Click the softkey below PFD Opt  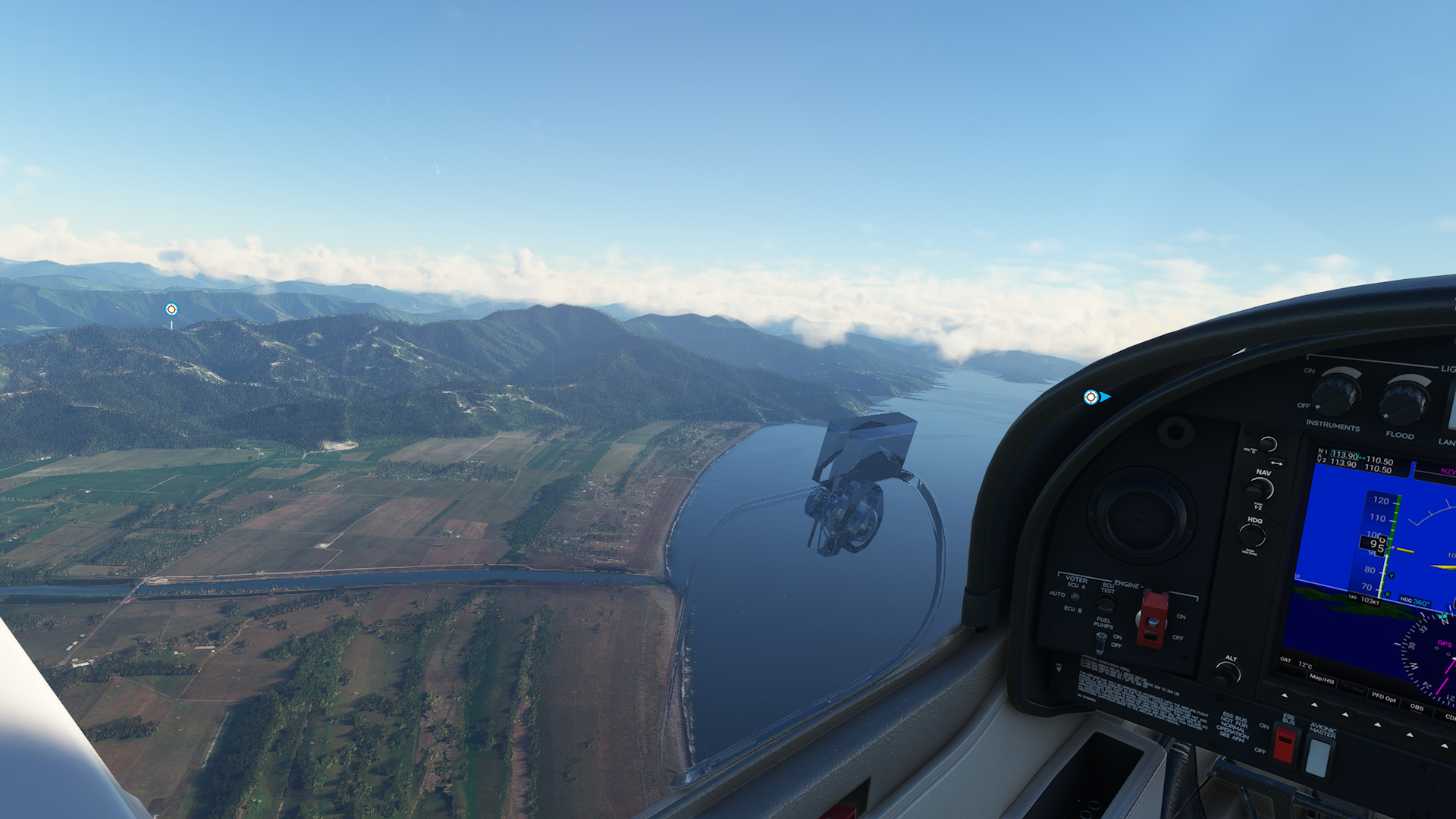[x=1378, y=724]
